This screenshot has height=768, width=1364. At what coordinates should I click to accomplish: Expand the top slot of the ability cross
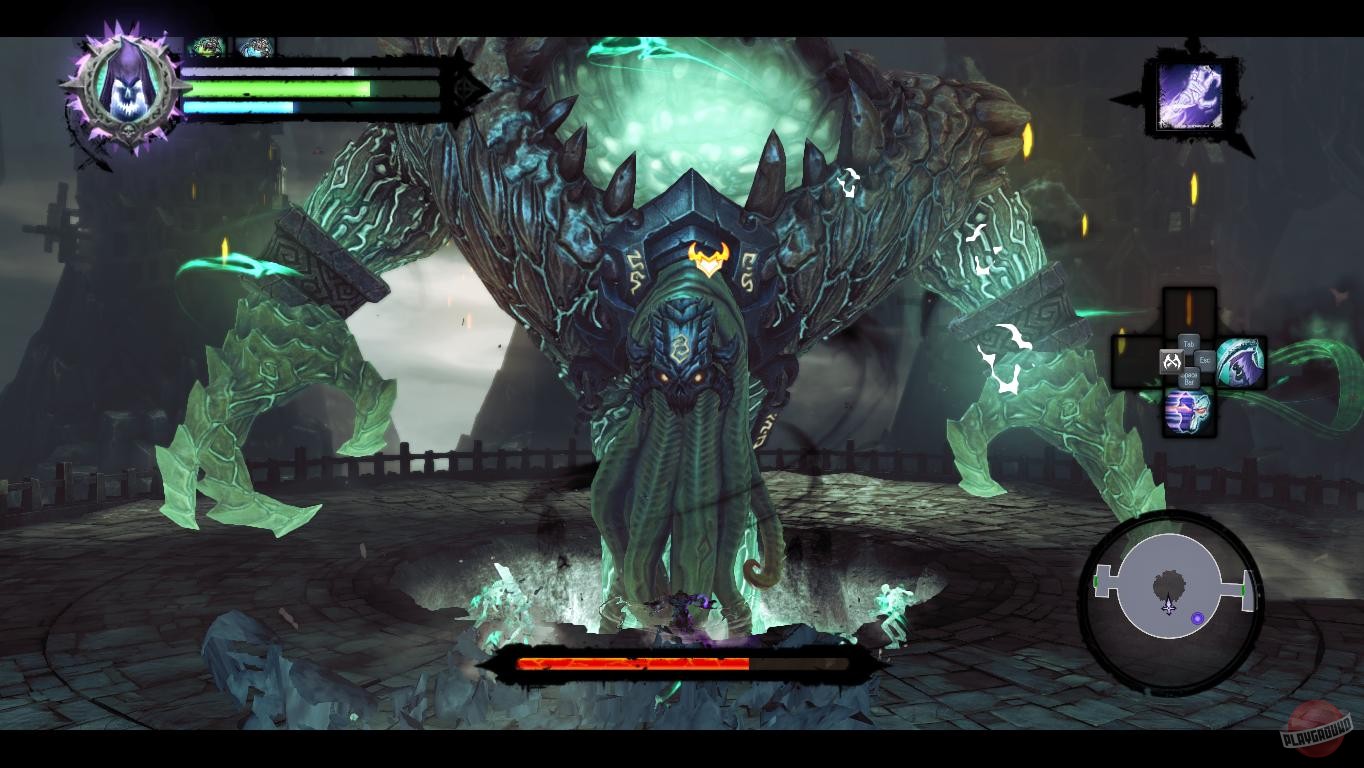(x=1190, y=308)
